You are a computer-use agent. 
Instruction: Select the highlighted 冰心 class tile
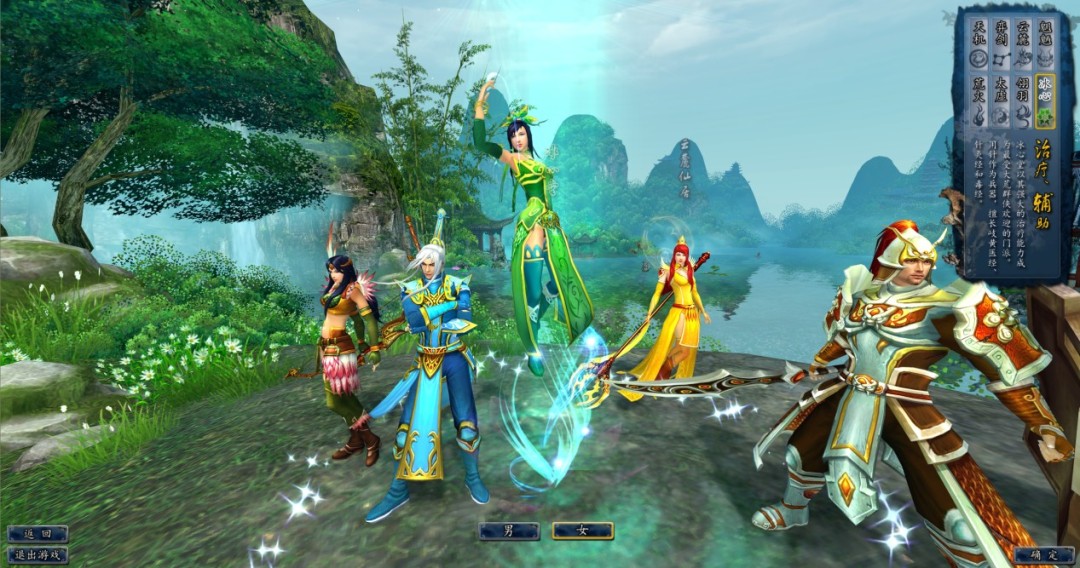(x=1044, y=102)
